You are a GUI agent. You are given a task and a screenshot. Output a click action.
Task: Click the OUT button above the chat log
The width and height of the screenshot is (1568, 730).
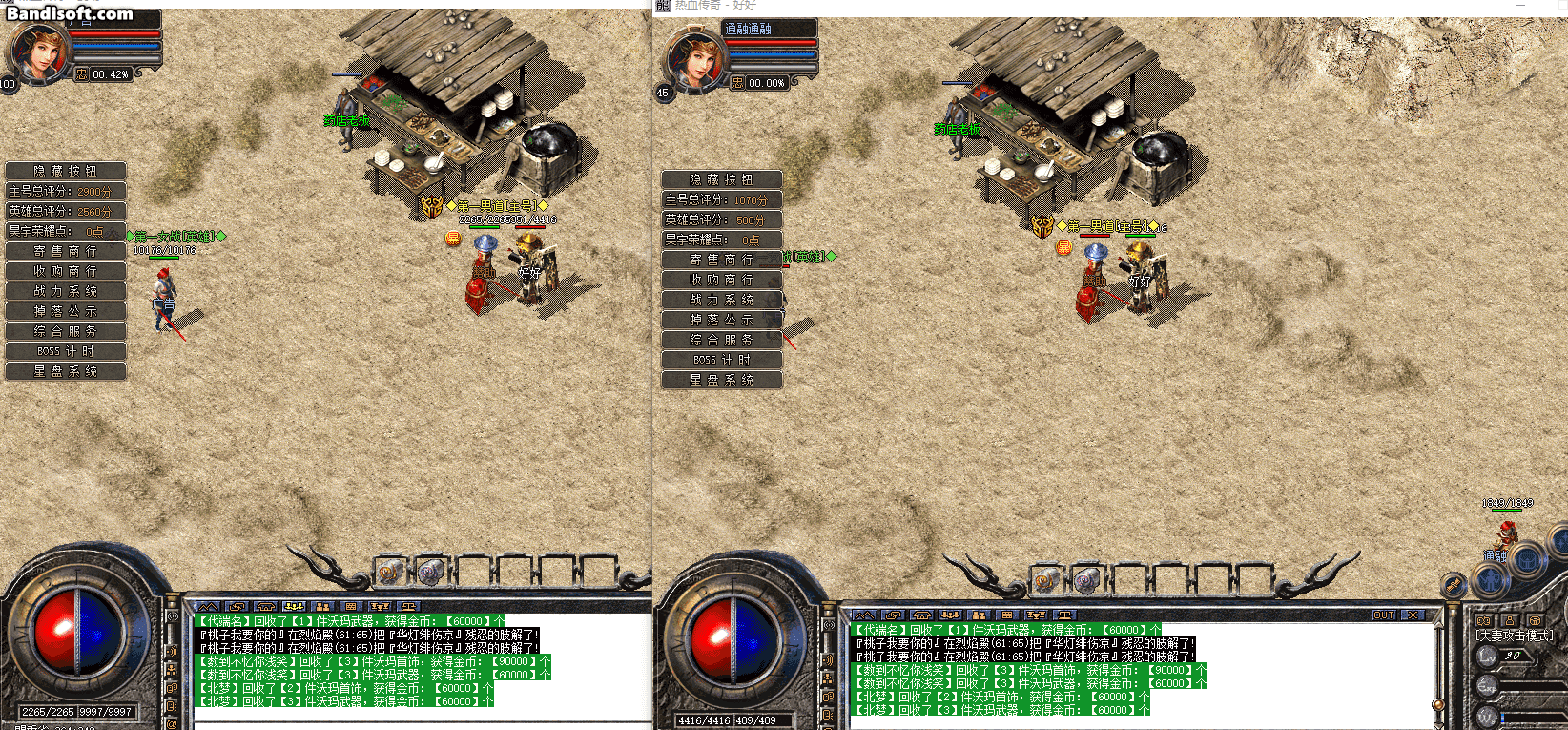click(1383, 615)
